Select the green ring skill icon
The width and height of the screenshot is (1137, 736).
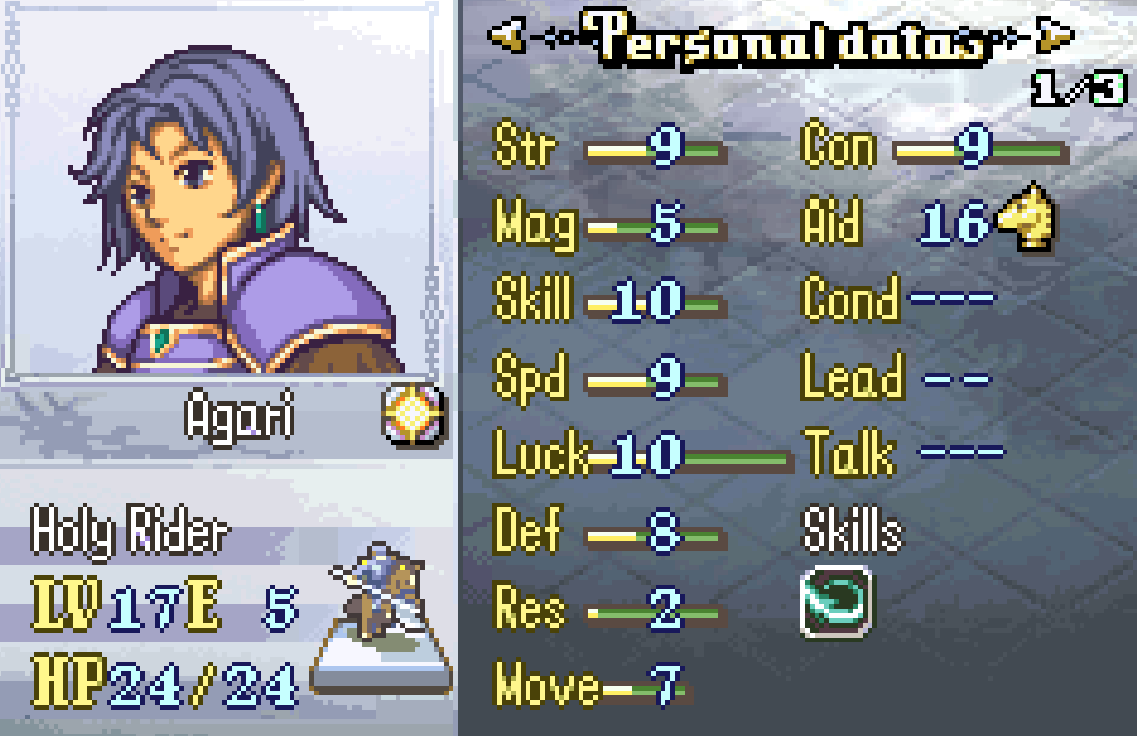pos(836,602)
